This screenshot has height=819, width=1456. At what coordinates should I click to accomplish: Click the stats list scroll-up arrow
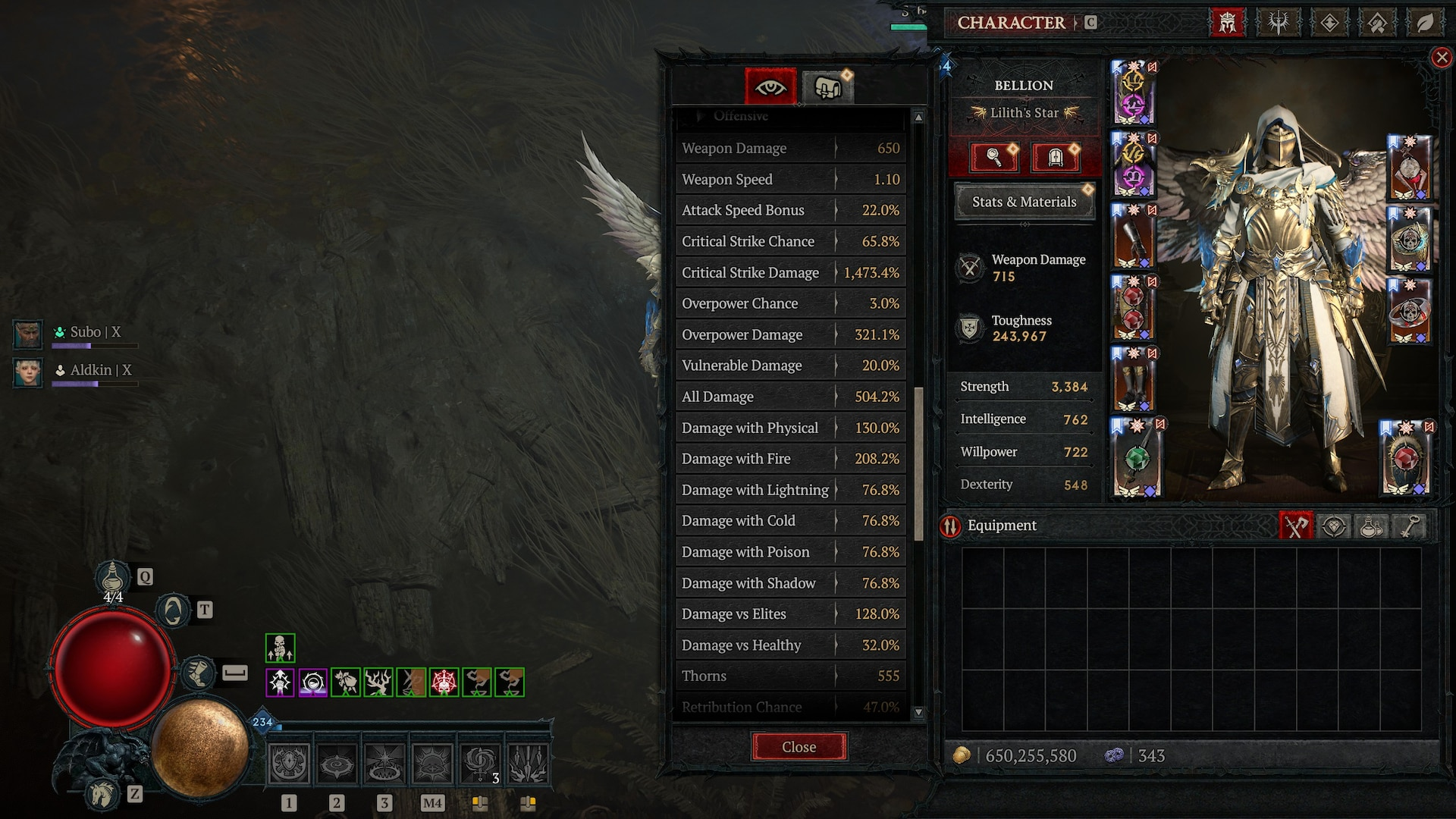918,118
